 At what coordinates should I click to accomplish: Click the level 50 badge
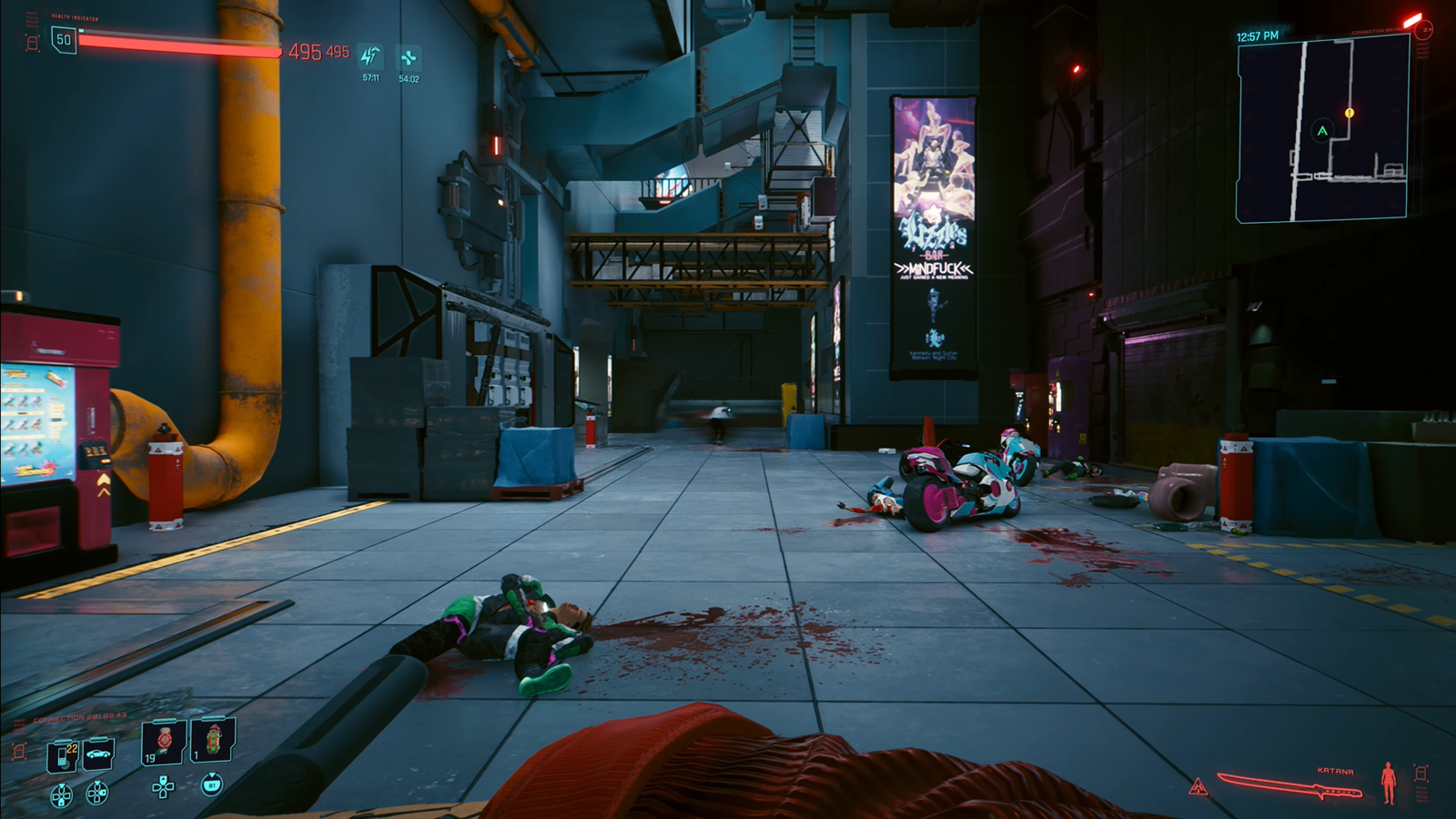click(63, 41)
